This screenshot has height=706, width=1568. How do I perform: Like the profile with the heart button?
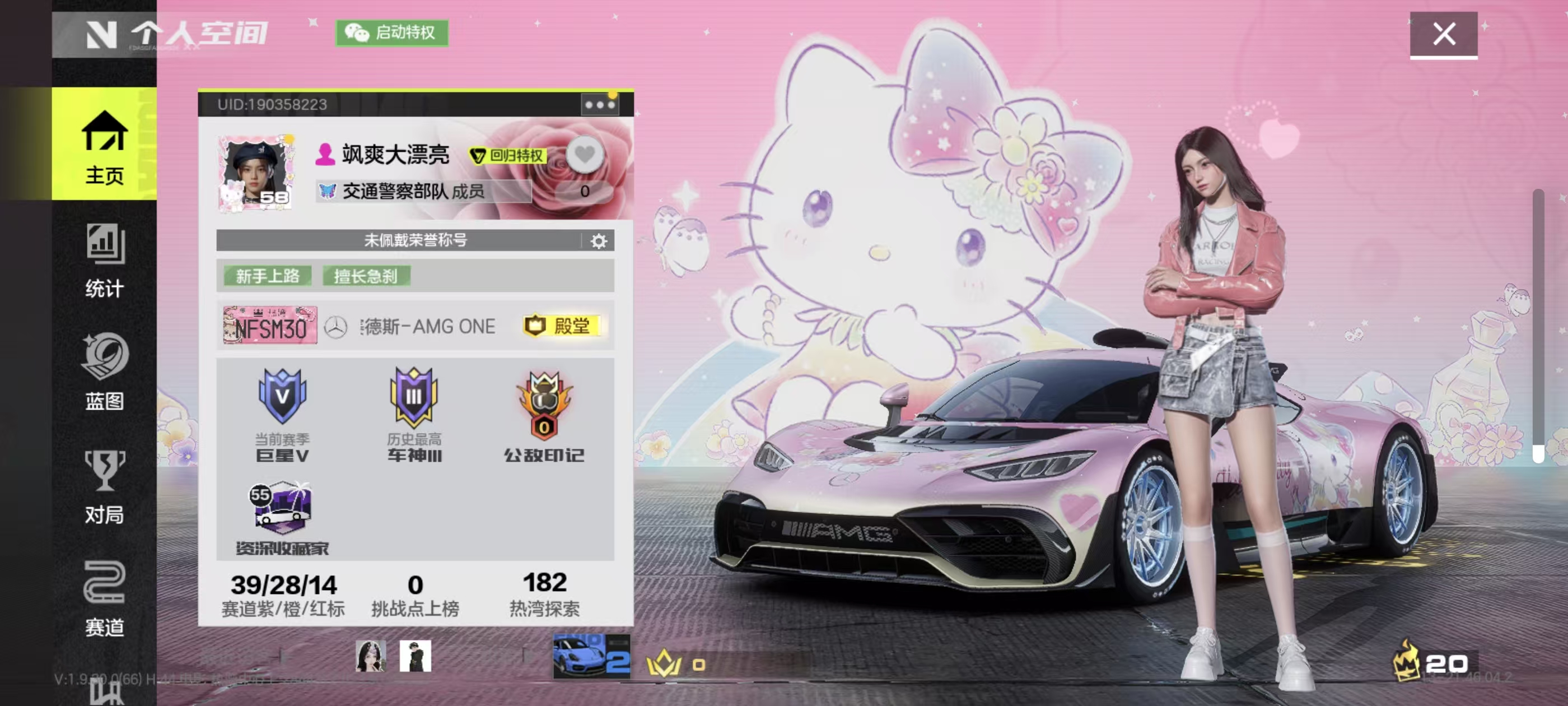584,155
